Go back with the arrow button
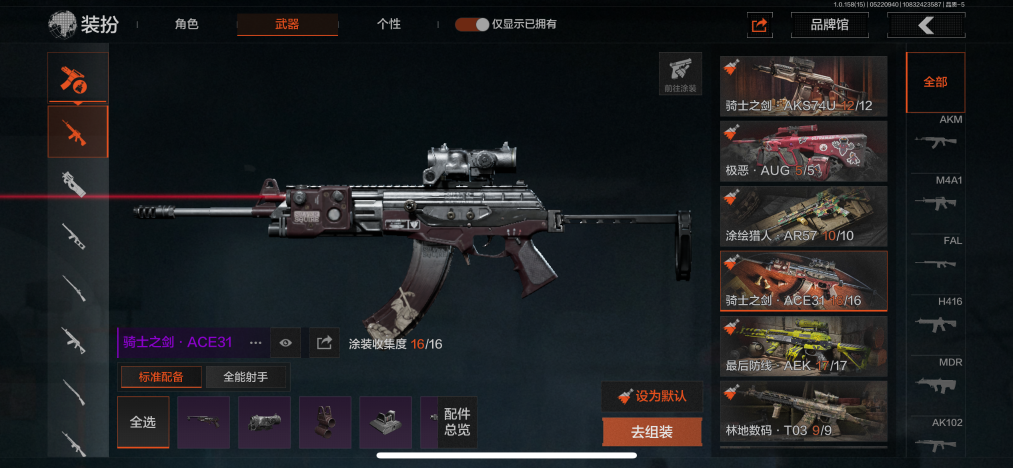Screen dimensions: 1013x468 (925, 25)
